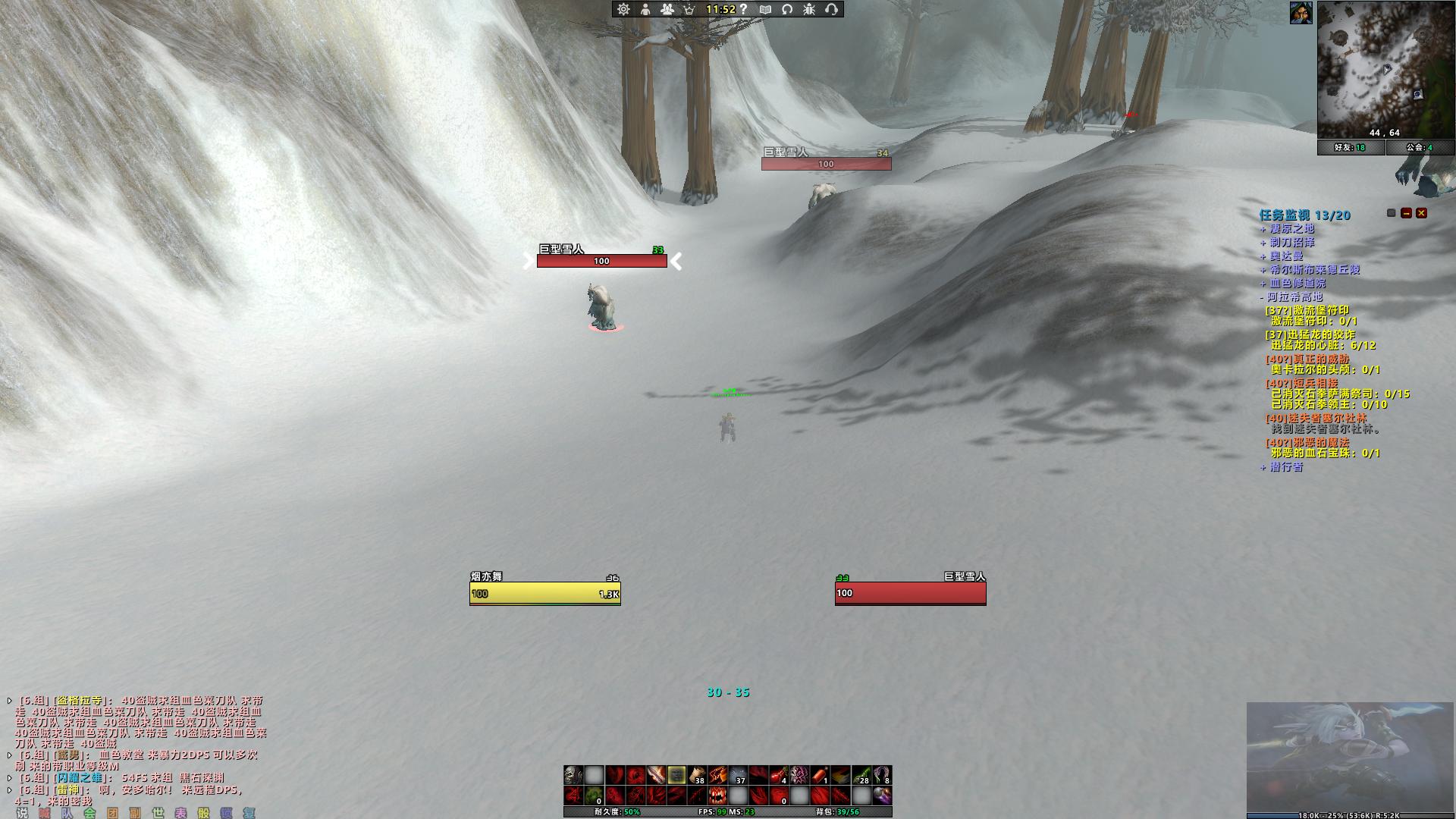Open the headset support icon
Image resolution: width=1456 pixels, height=819 pixels.
pyautogui.click(x=831, y=9)
